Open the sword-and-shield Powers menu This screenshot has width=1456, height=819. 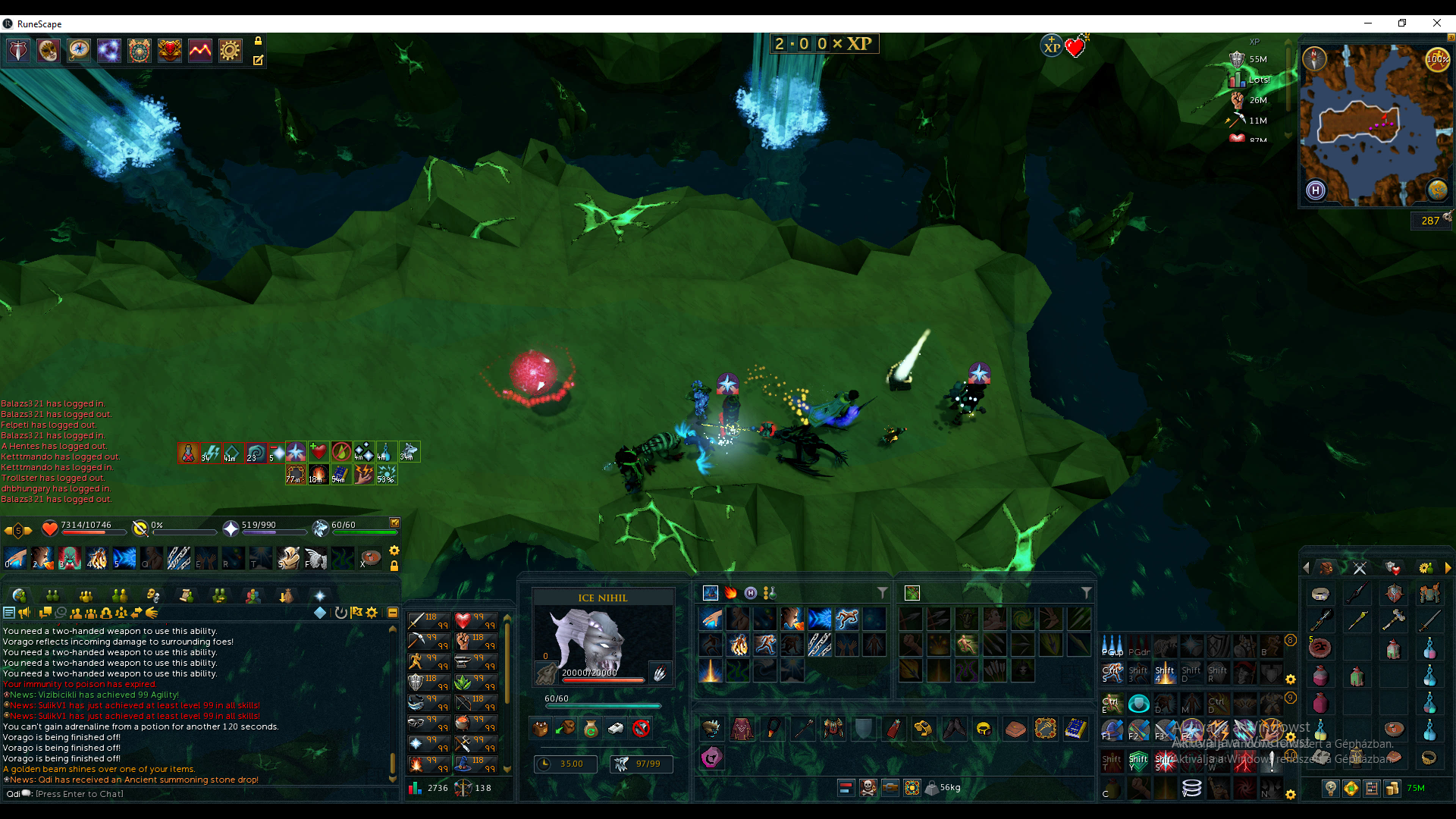pyautogui.click(x=18, y=51)
